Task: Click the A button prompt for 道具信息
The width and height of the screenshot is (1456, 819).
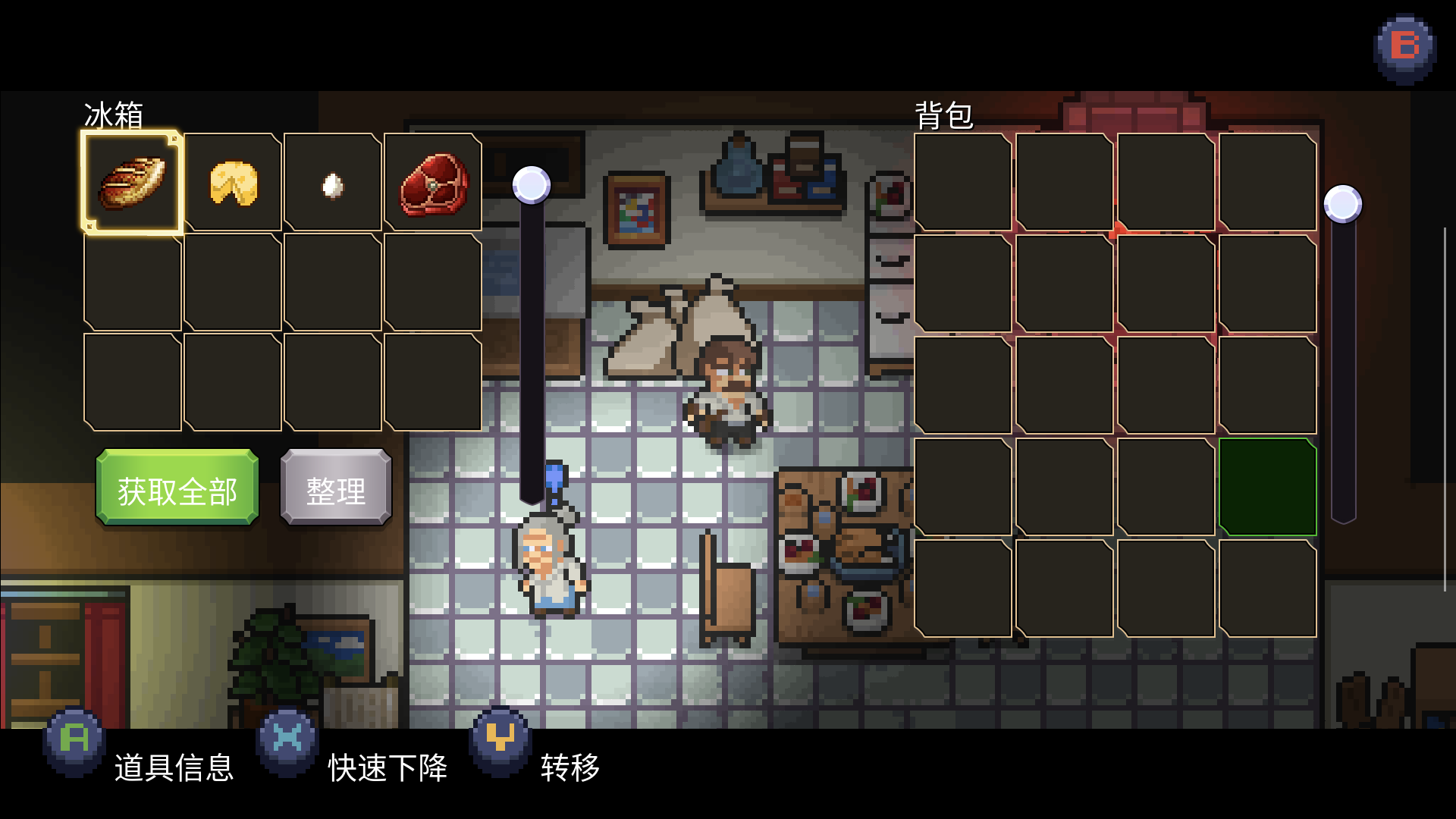Action: pyautogui.click(x=72, y=739)
